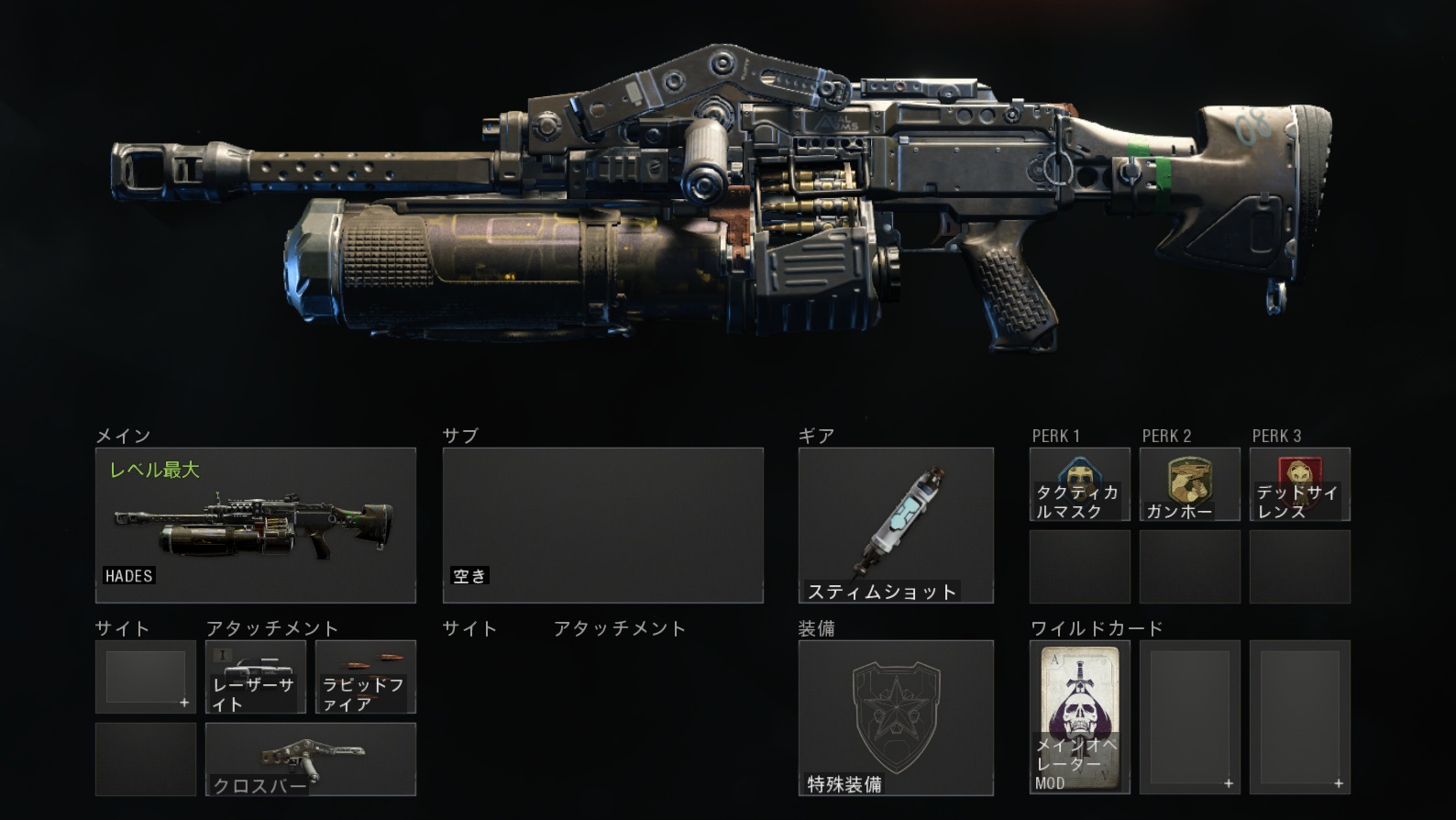
Task: Open the メインオペレーターMOD wildcard card
Action: [1078, 715]
